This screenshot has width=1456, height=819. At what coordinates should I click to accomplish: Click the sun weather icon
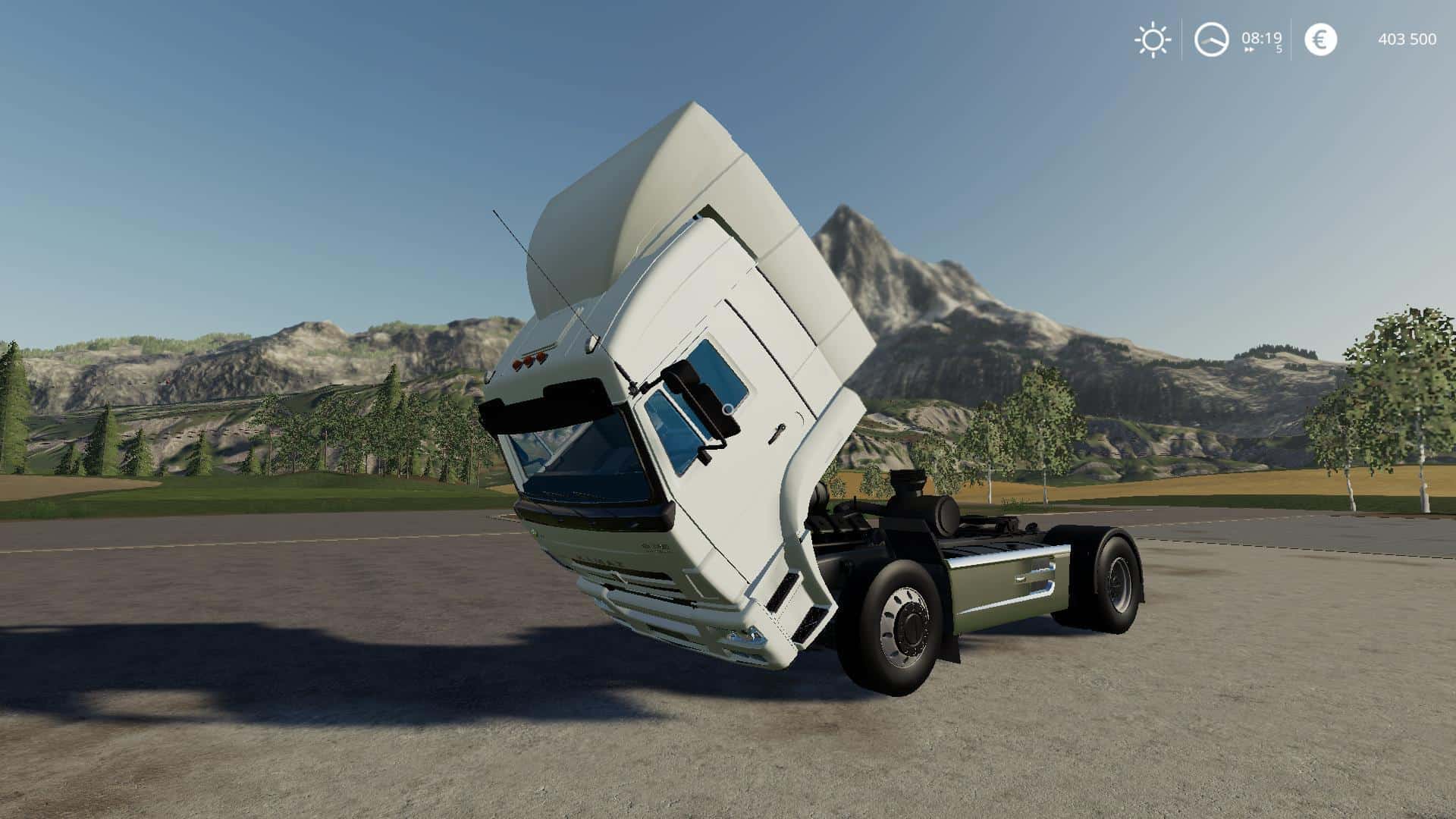1152,39
